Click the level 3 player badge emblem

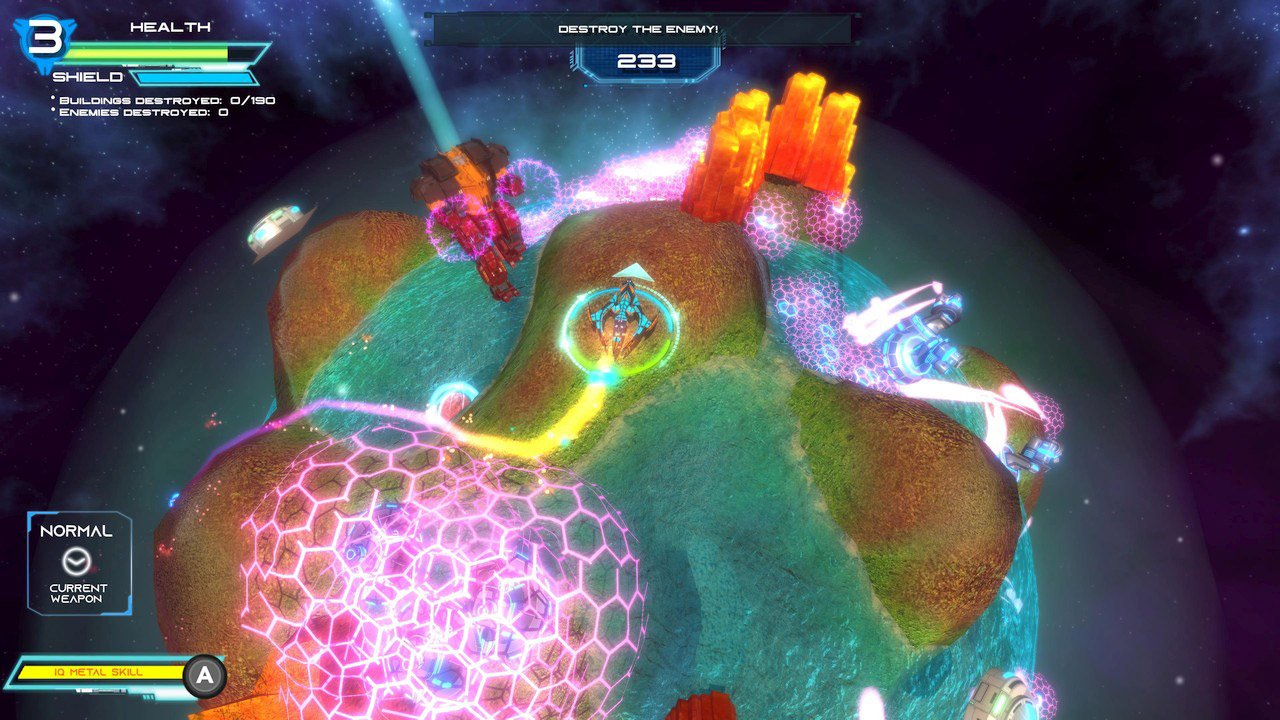pyautogui.click(x=45, y=38)
